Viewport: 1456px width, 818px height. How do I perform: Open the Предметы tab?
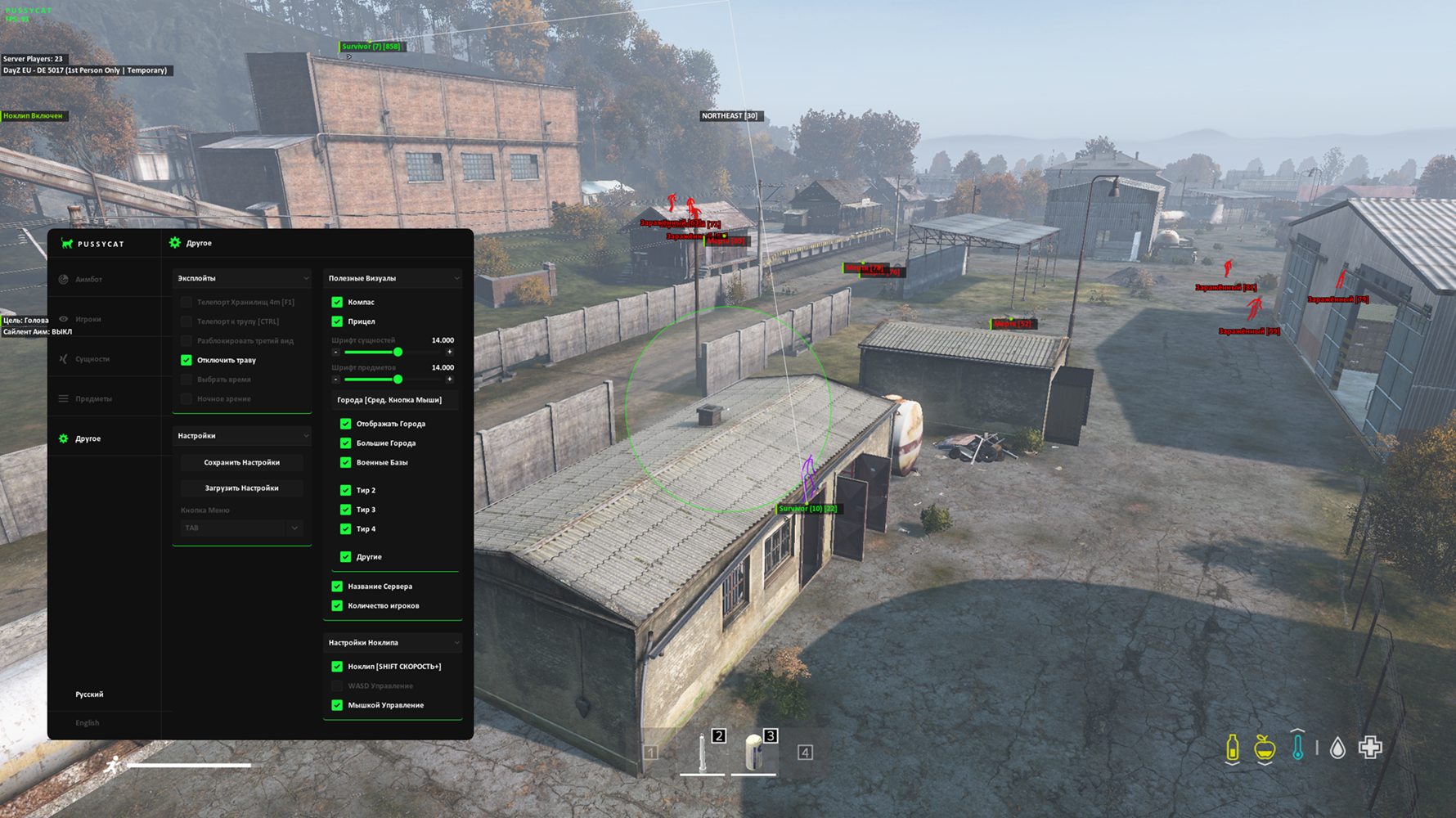pyautogui.click(x=93, y=399)
